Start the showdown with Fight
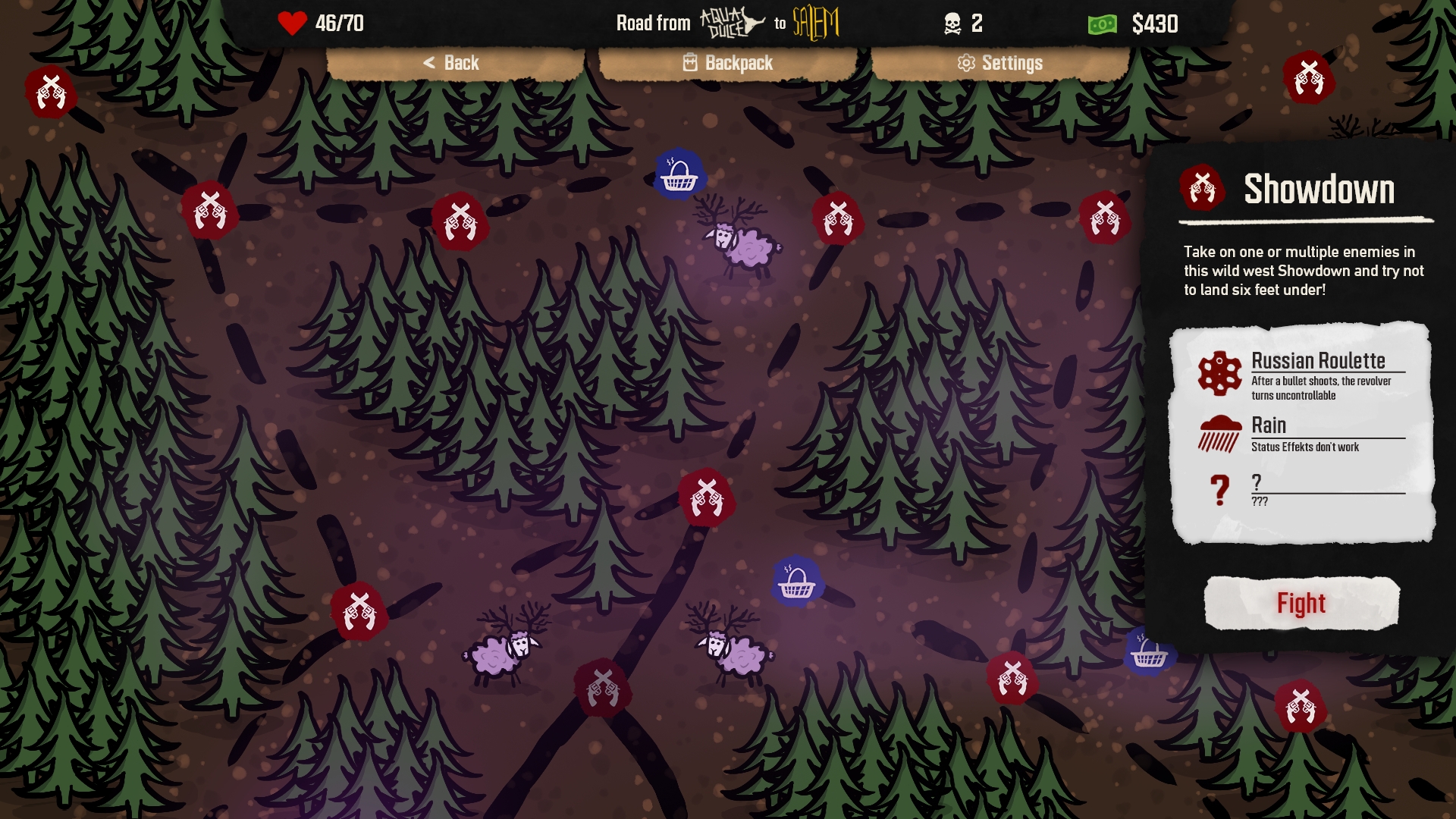This screenshot has width=1456, height=819. 1301,604
